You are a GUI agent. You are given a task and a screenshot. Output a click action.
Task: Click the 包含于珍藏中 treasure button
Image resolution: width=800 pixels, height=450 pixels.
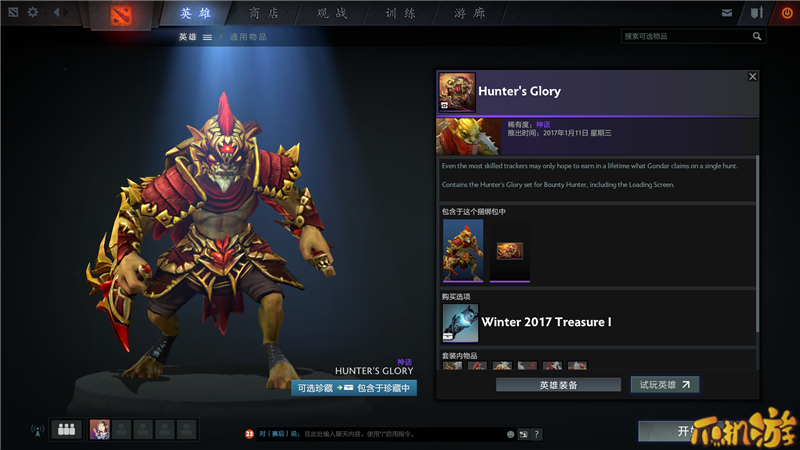[x=378, y=388]
